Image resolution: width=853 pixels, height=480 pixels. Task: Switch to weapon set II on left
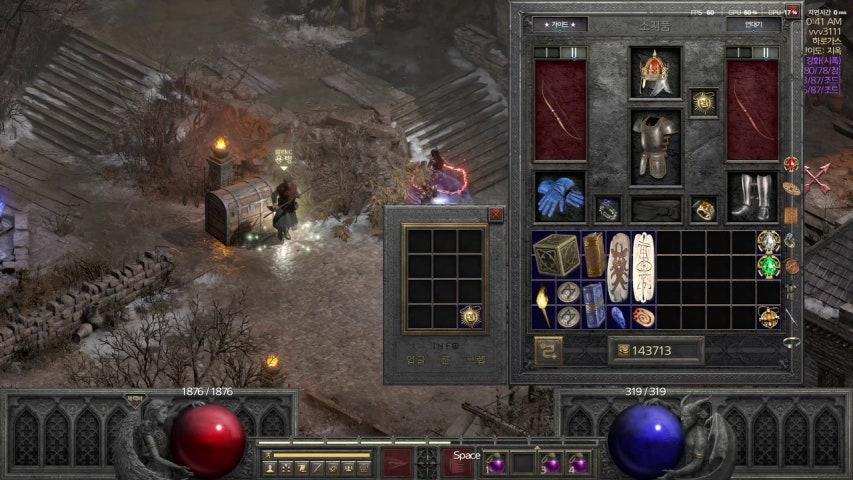point(571,52)
